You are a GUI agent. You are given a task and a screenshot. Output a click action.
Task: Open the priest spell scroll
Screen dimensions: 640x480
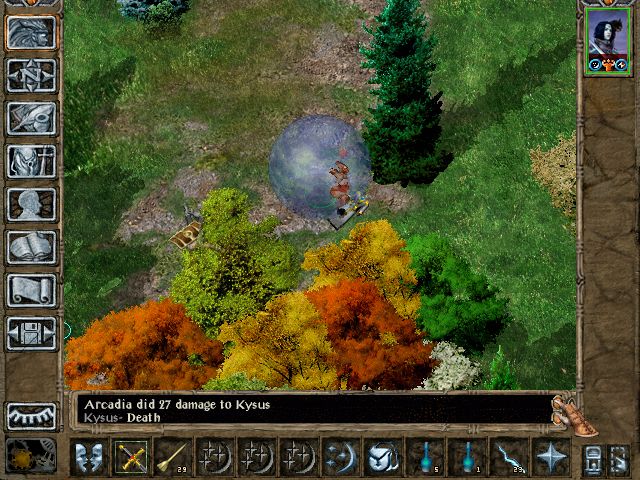31,290
